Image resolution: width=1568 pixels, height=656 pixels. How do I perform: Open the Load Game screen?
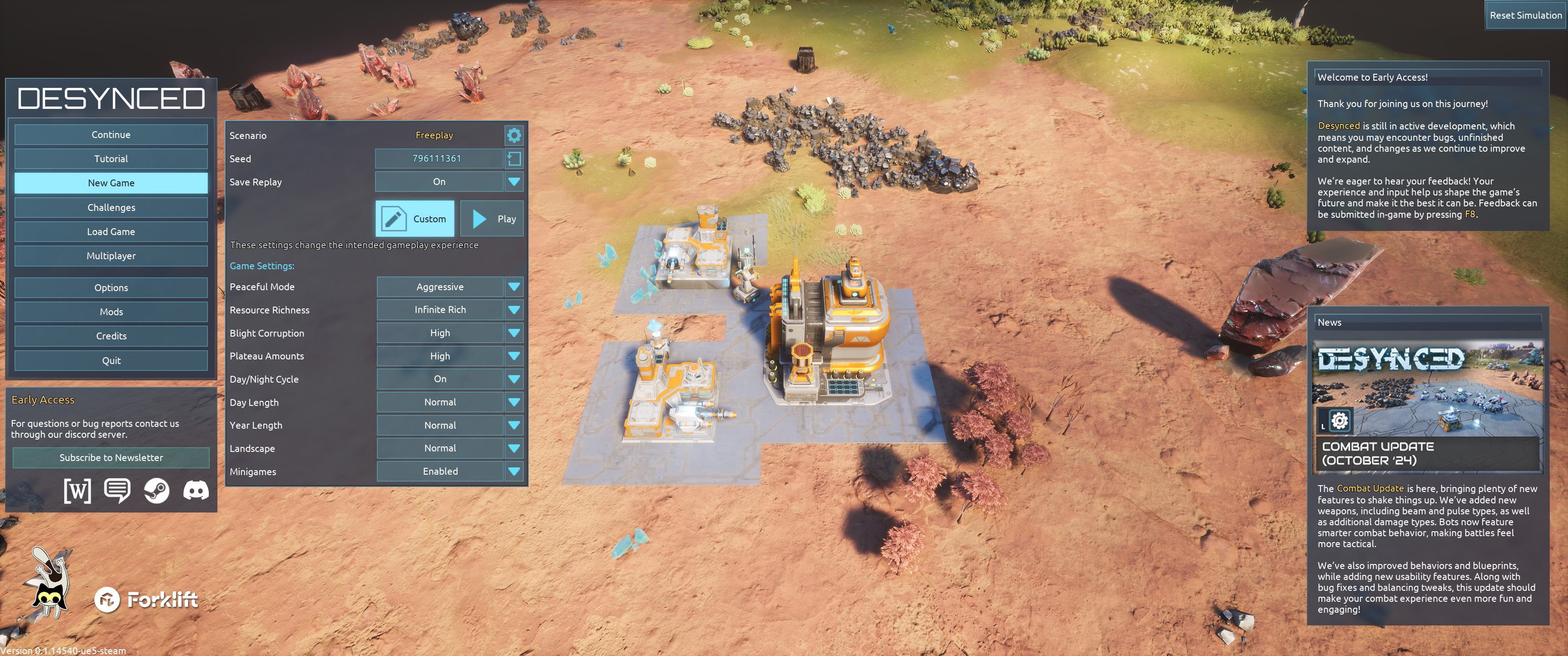click(111, 232)
